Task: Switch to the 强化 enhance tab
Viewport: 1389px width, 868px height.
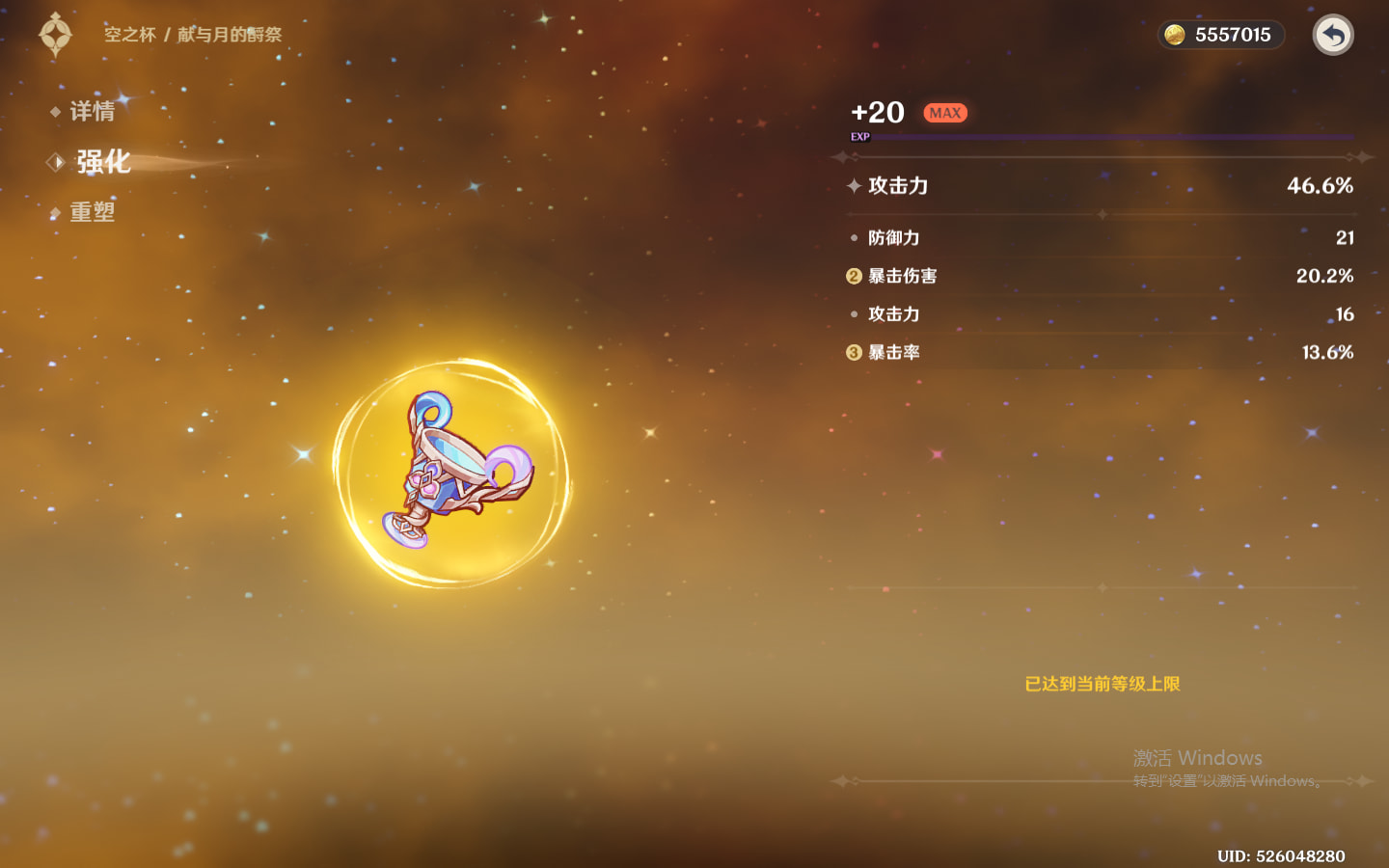Action: (x=102, y=162)
